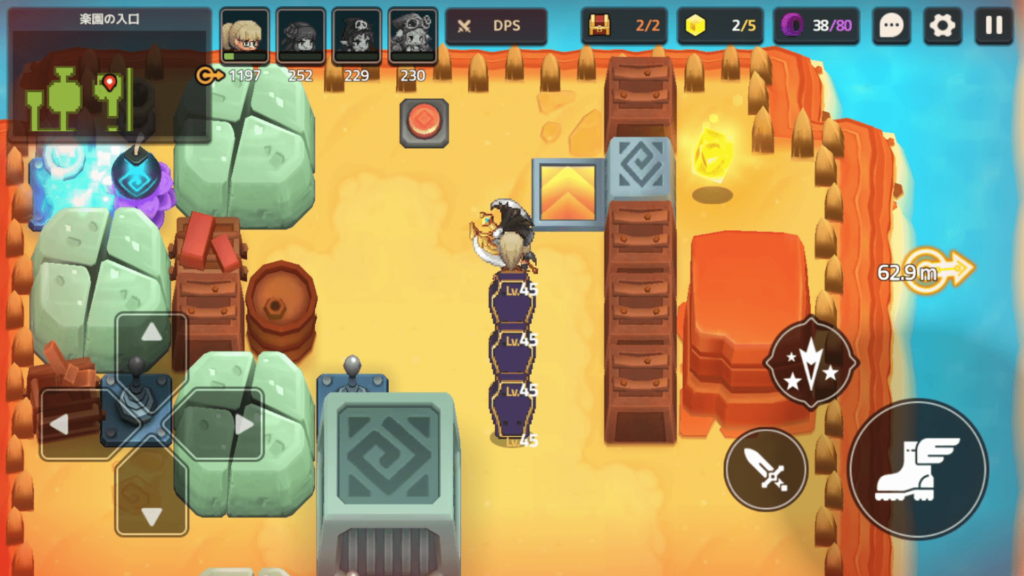Image resolution: width=1024 pixels, height=576 pixels.
Task: Tap the winged boot dash button
Action: (917, 468)
